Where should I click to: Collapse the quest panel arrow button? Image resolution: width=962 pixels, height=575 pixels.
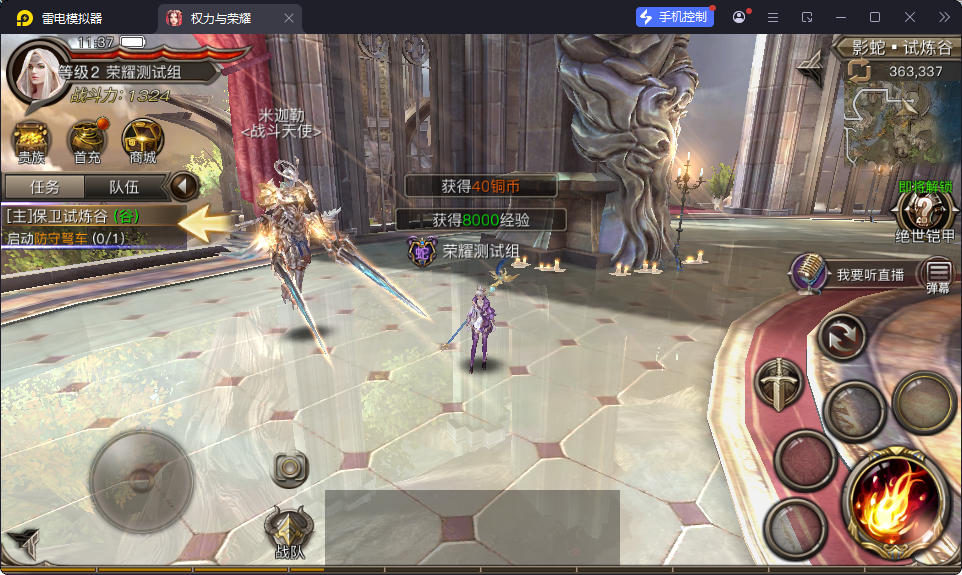183,186
